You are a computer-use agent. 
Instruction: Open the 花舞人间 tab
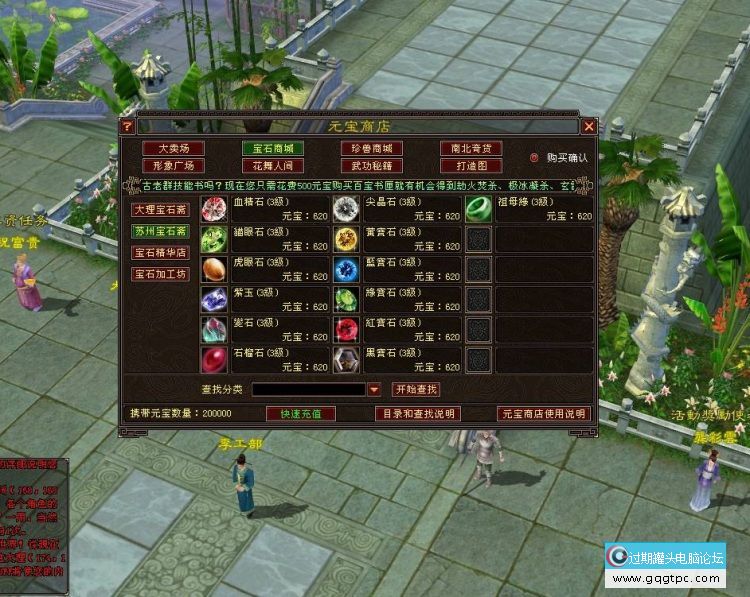click(x=271, y=166)
